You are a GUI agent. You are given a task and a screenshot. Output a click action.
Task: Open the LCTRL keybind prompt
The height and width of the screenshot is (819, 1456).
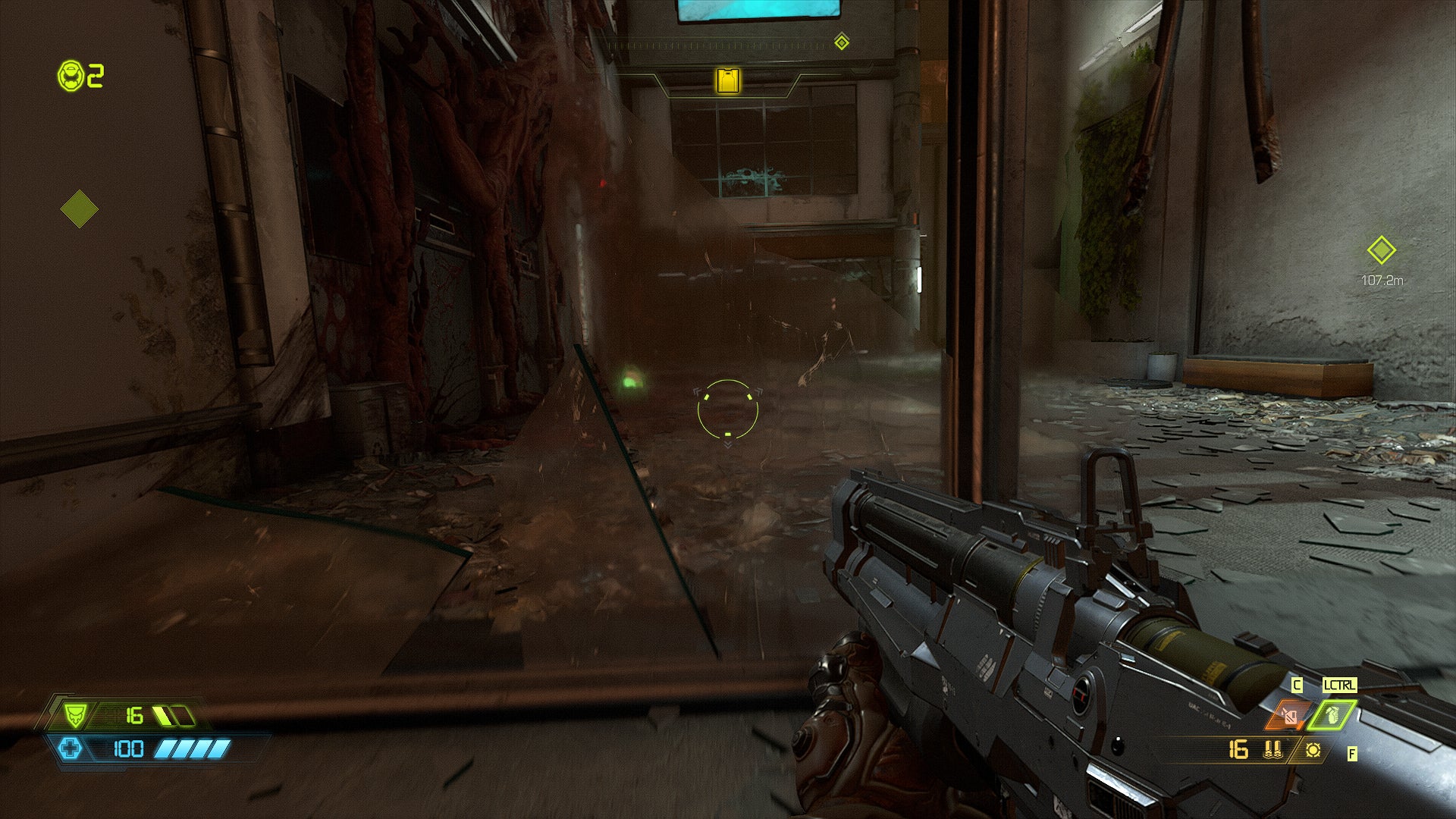[1340, 685]
